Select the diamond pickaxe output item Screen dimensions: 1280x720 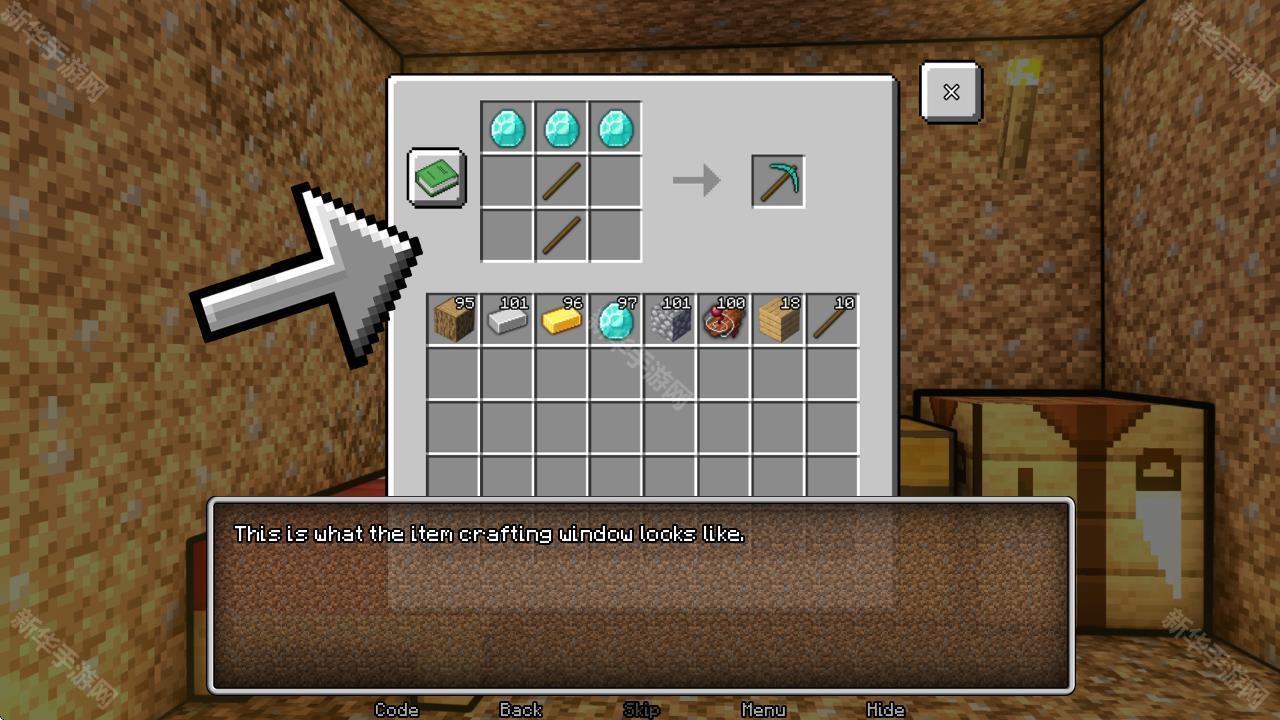tap(778, 180)
